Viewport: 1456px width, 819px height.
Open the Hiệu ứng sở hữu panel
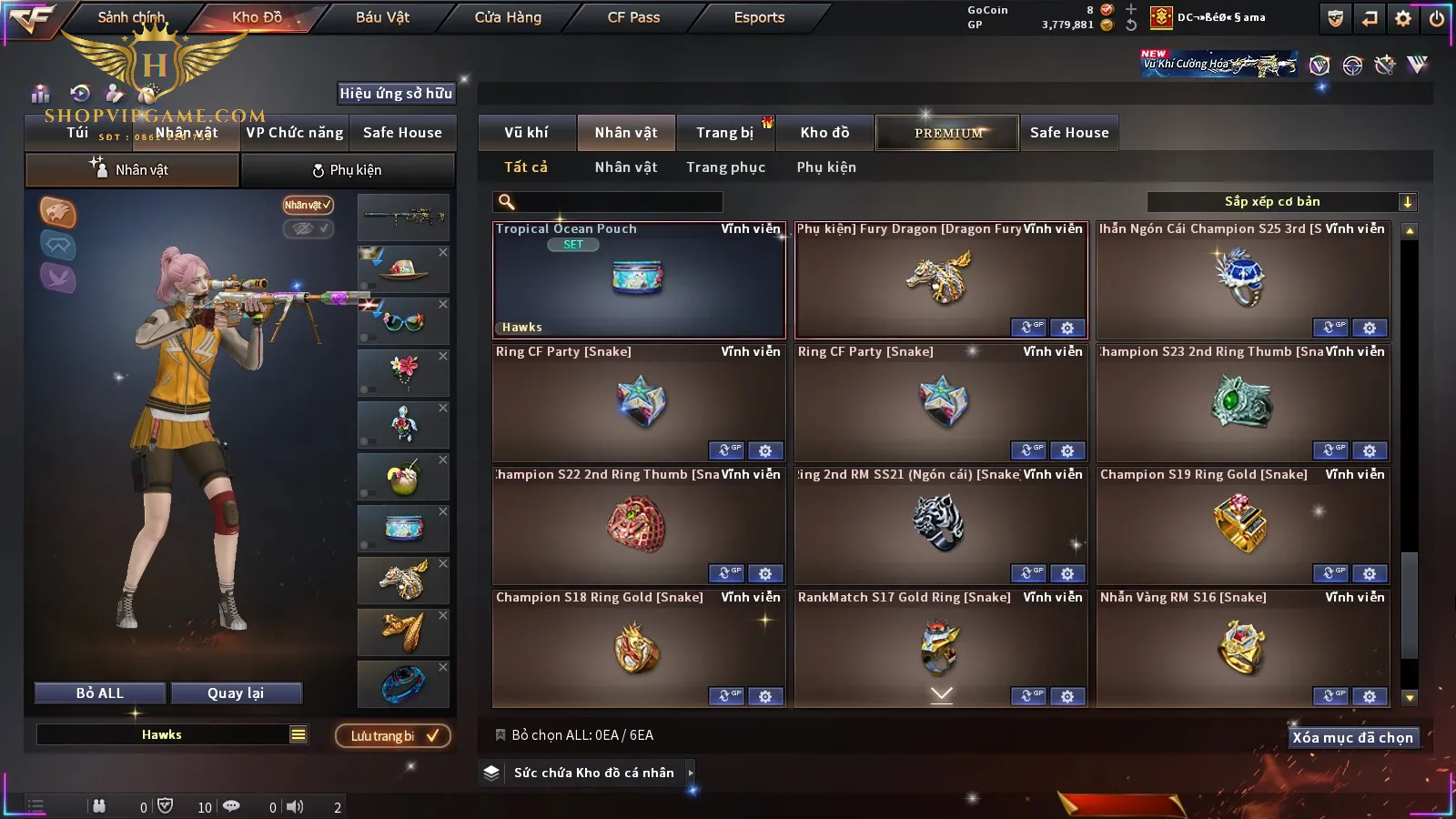396,93
